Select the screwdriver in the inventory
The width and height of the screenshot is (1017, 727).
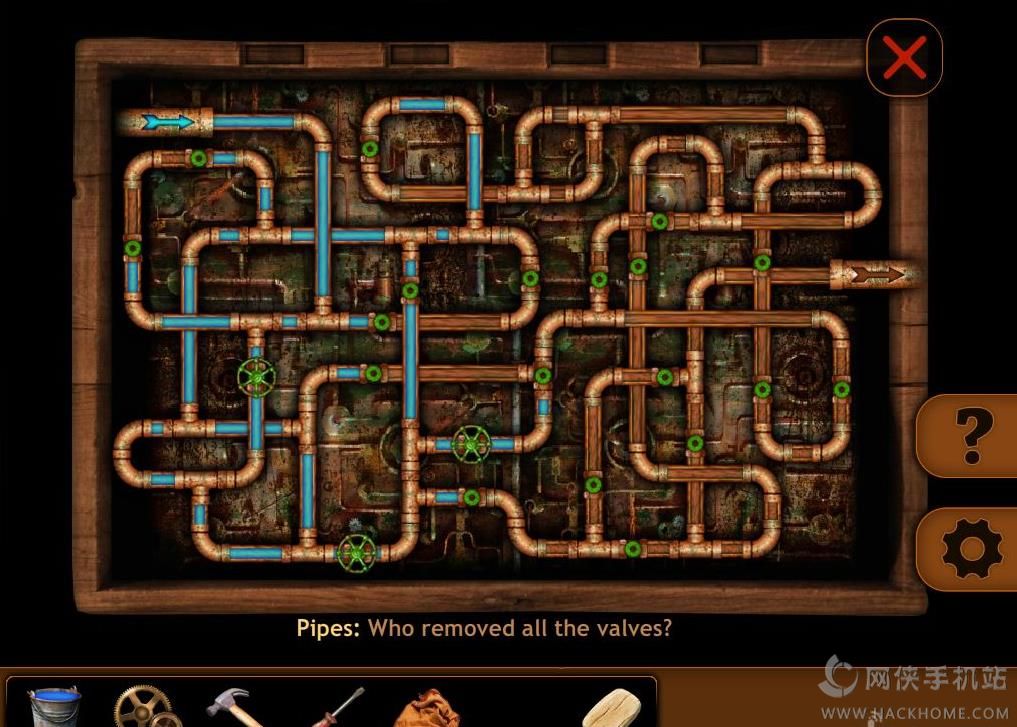pos(332,709)
